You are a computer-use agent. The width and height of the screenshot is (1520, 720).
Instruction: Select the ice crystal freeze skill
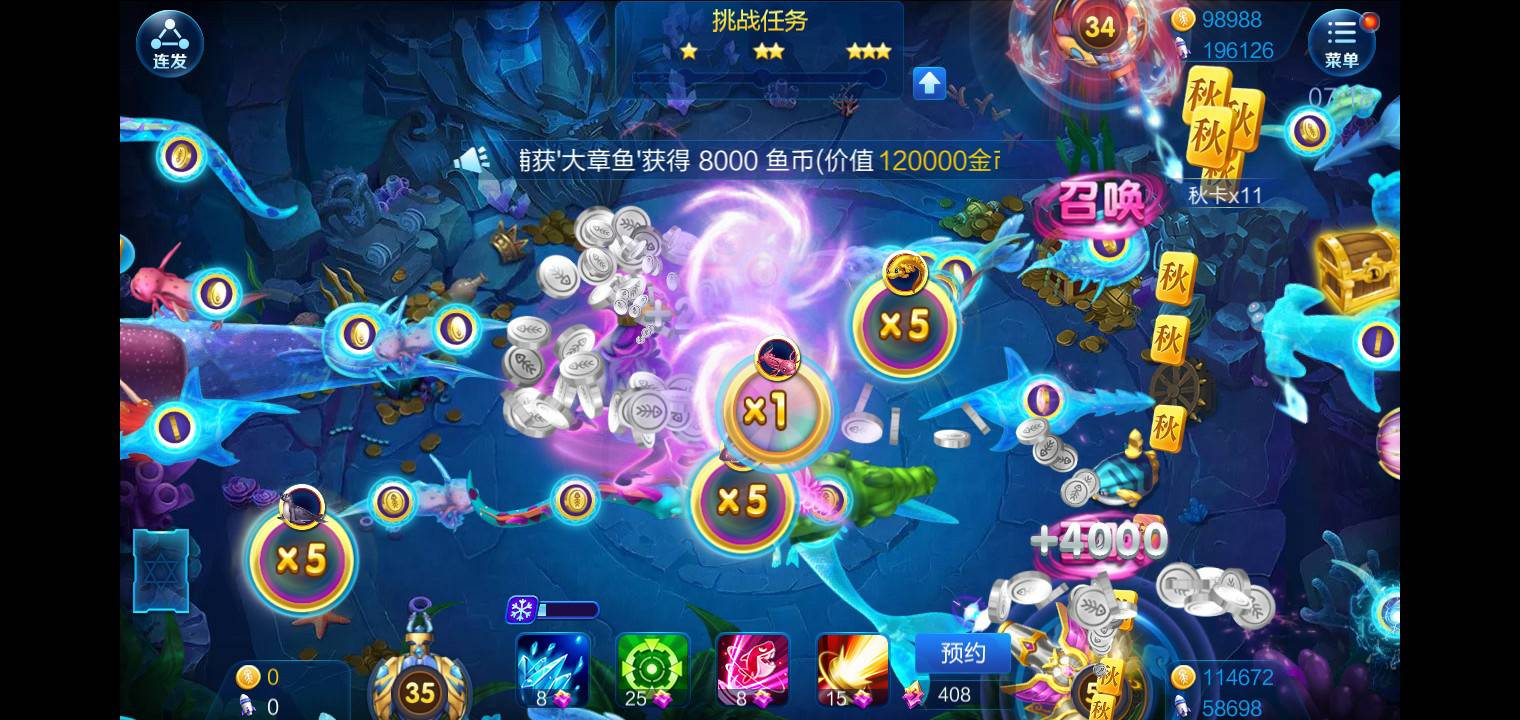coord(553,668)
